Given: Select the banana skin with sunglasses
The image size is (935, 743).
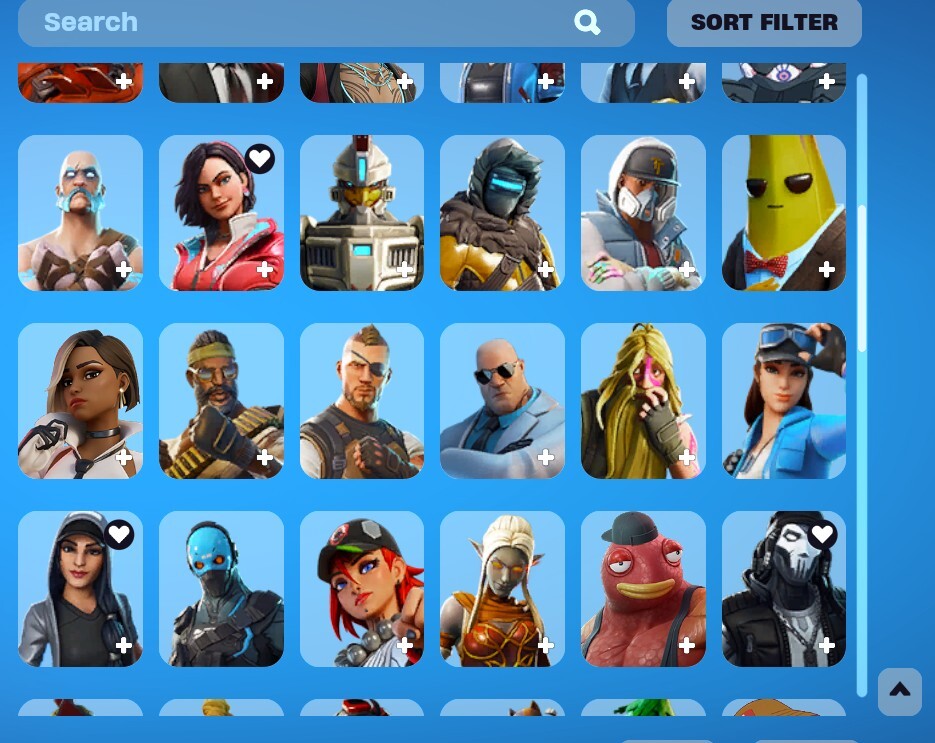Looking at the screenshot, I should [783, 212].
